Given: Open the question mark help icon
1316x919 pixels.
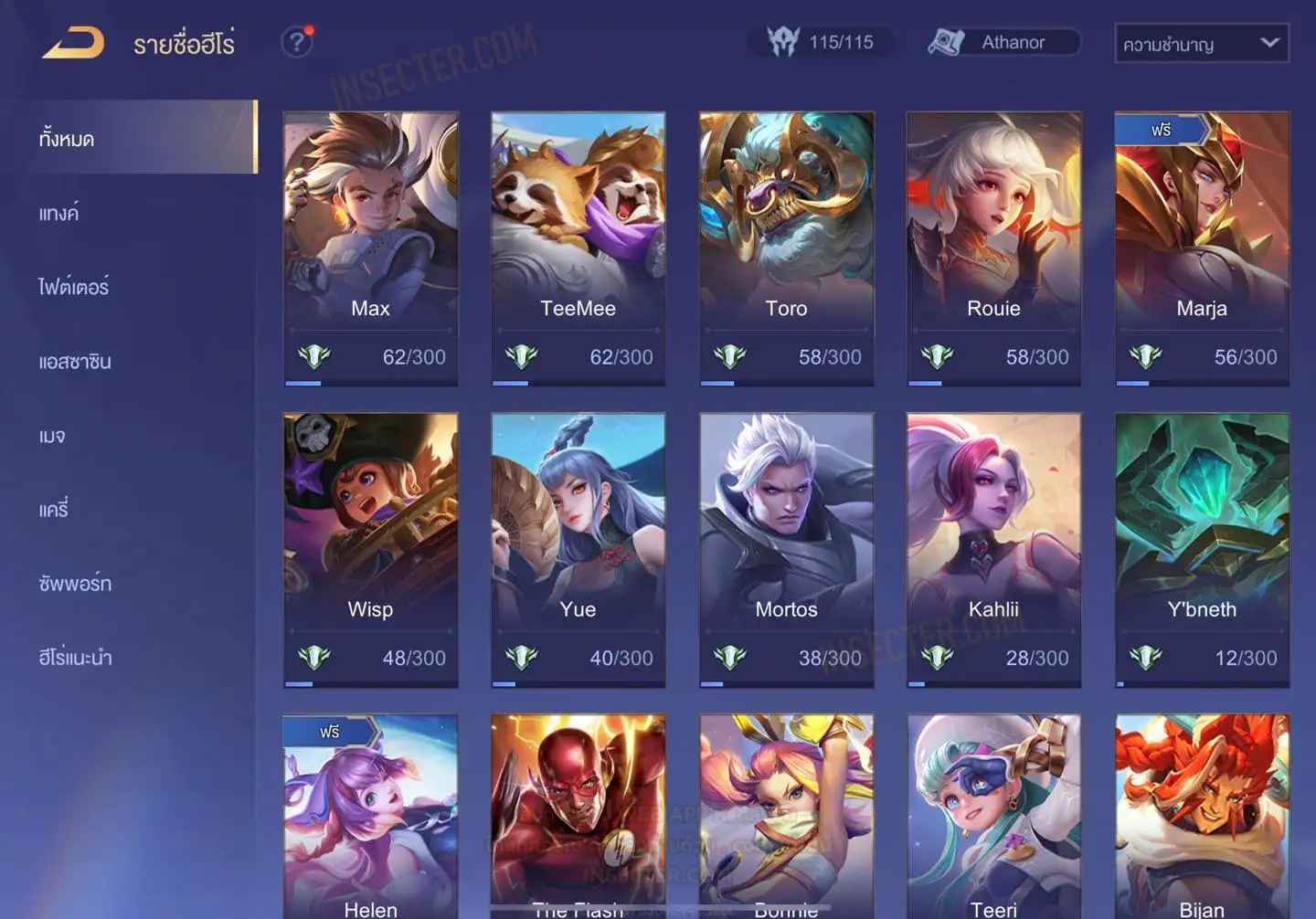Looking at the screenshot, I should click(x=297, y=42).
